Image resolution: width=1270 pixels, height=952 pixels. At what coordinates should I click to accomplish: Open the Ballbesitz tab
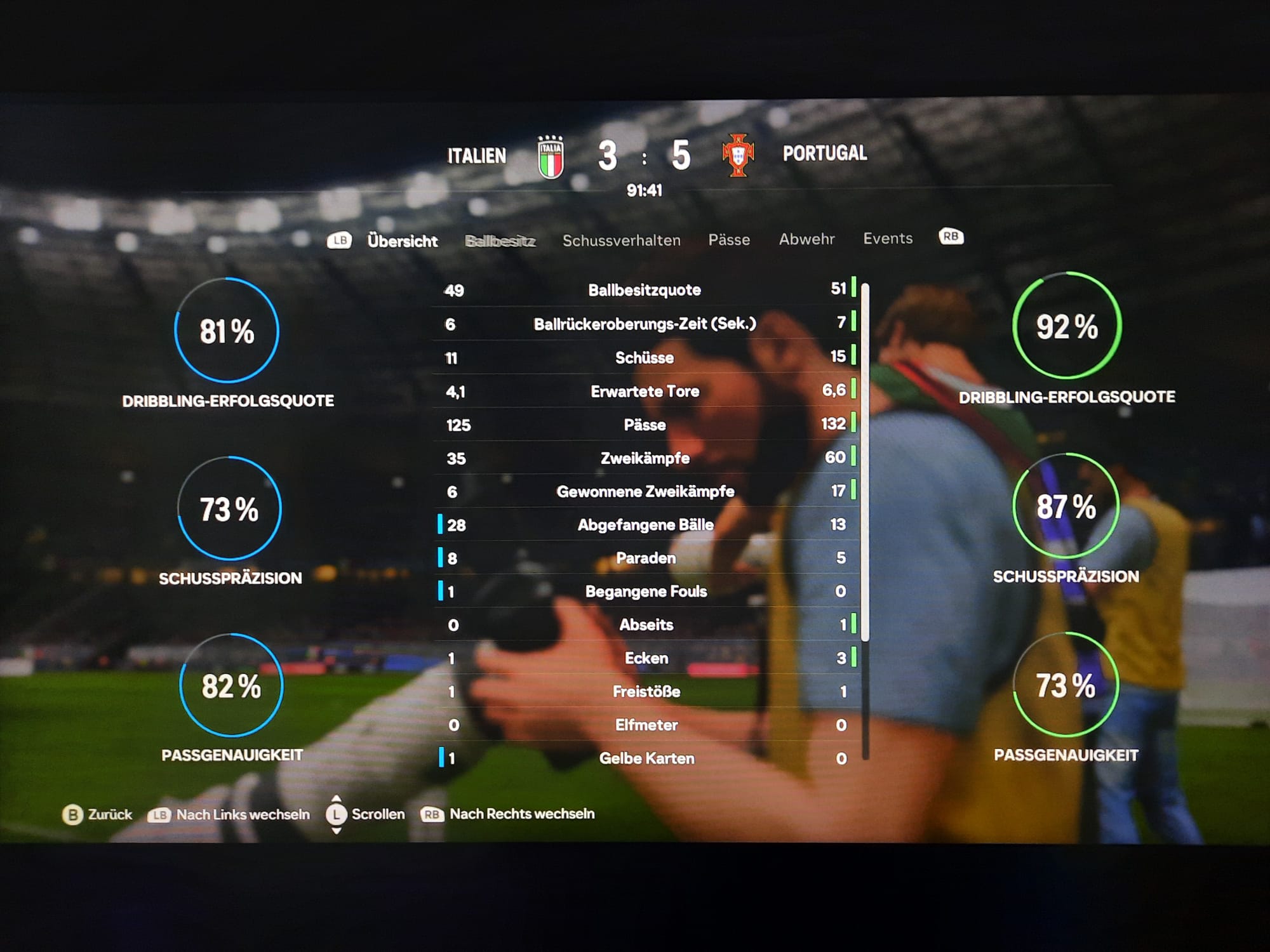(500, 241)
